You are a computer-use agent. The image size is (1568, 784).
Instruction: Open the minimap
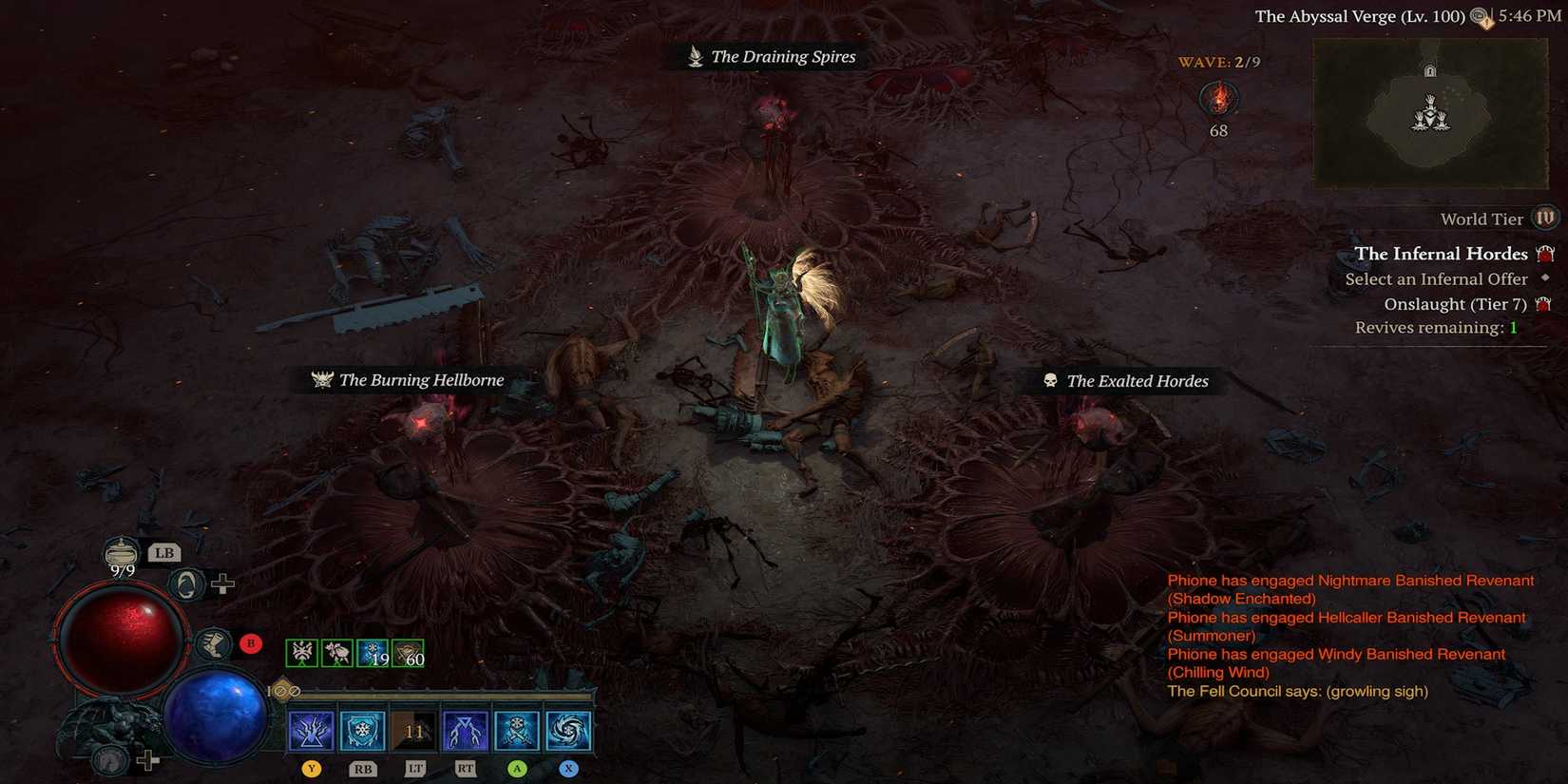[x=1429, y=114]
